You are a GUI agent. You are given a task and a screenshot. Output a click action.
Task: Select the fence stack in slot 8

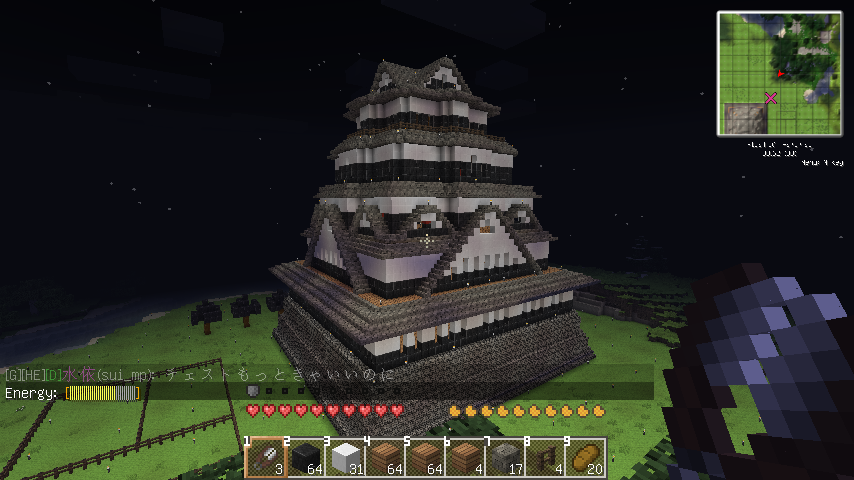click(546, 458)
